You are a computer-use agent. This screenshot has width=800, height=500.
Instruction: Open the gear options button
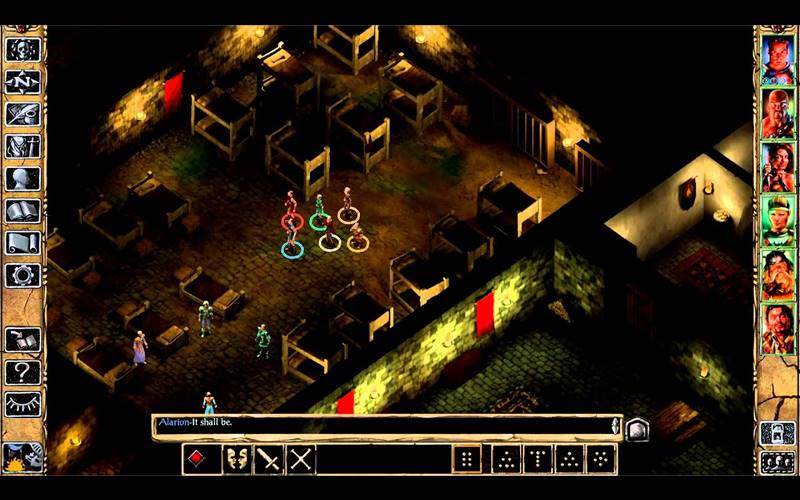[22, 275]
